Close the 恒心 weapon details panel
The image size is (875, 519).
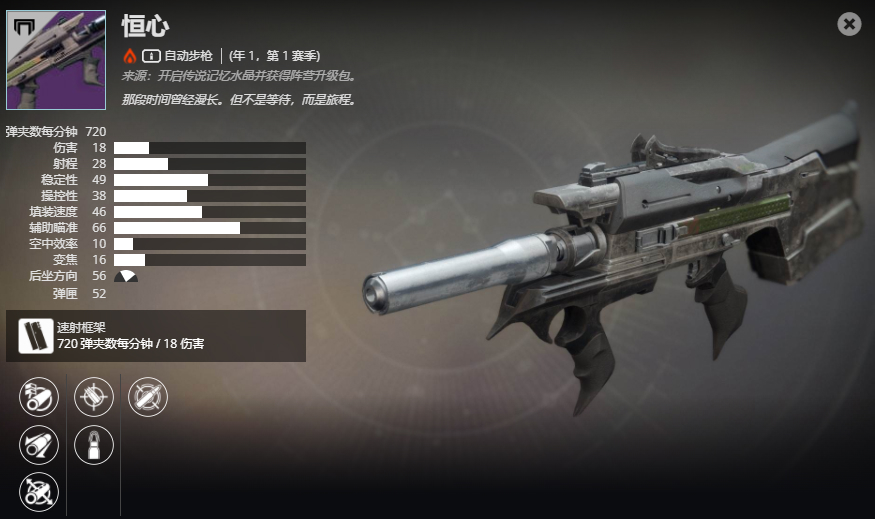[x=849, y=24]
